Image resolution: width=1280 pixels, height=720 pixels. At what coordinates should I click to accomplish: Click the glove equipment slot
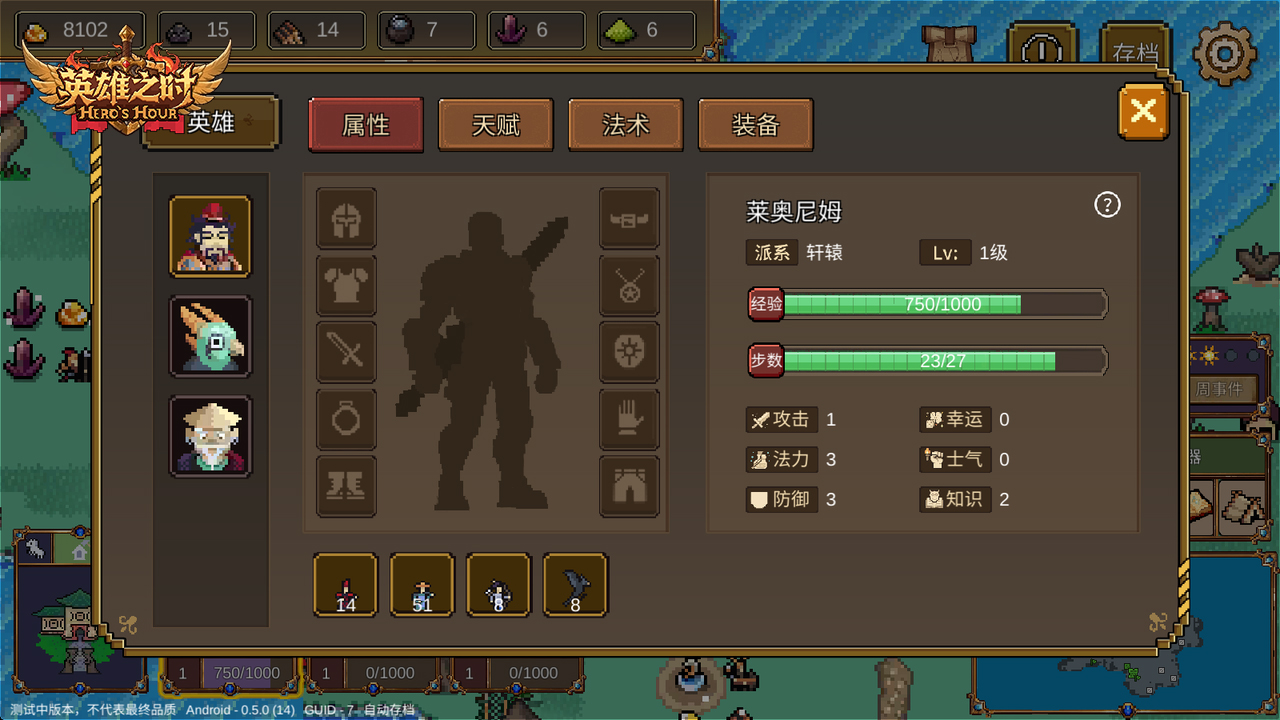coord(629,420)
